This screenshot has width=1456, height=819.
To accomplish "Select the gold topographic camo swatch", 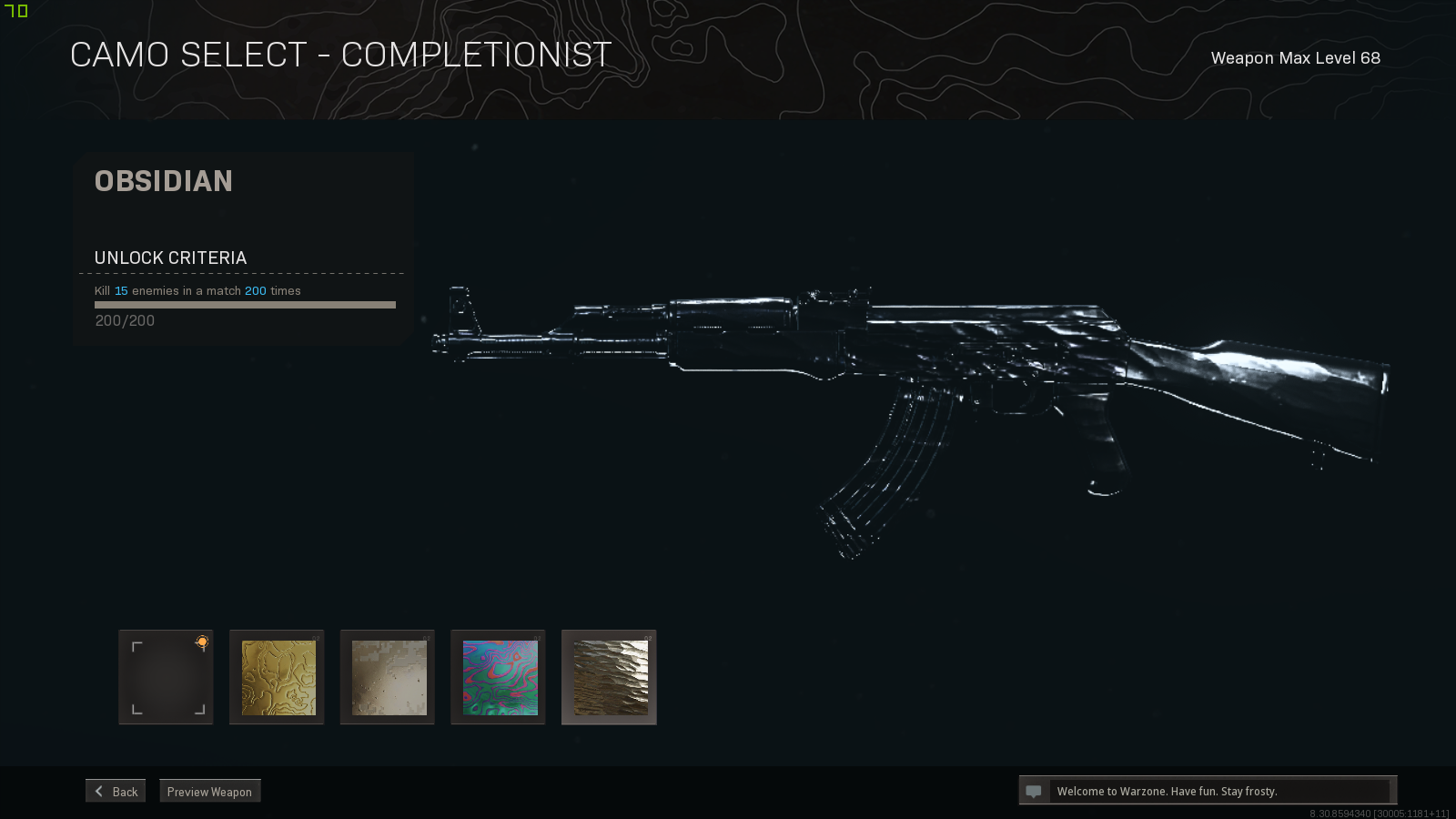I will coord(277,677).
